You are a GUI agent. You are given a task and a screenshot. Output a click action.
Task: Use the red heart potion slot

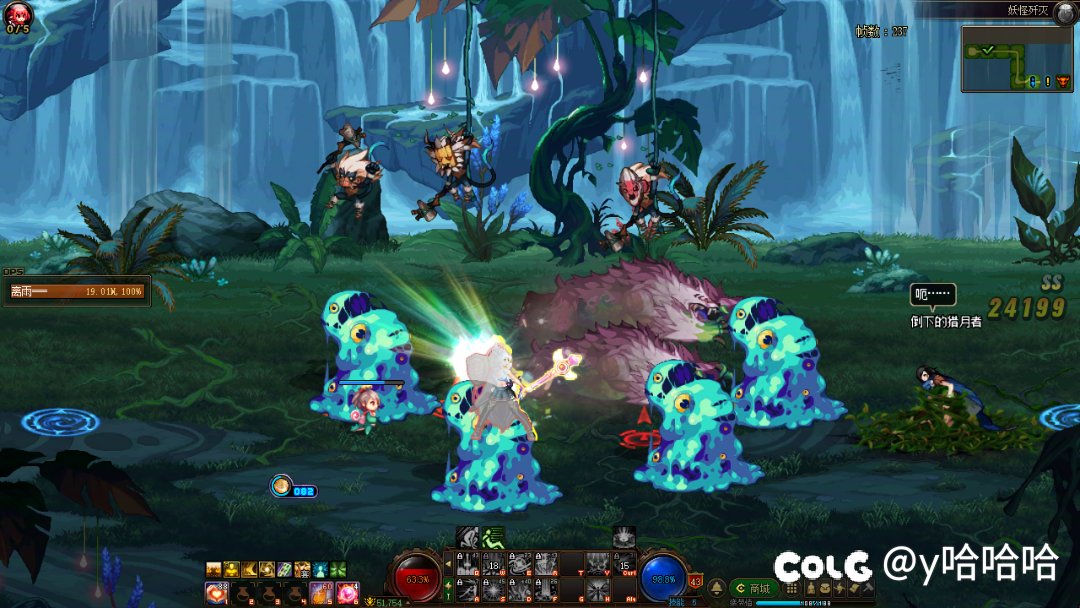216,594
